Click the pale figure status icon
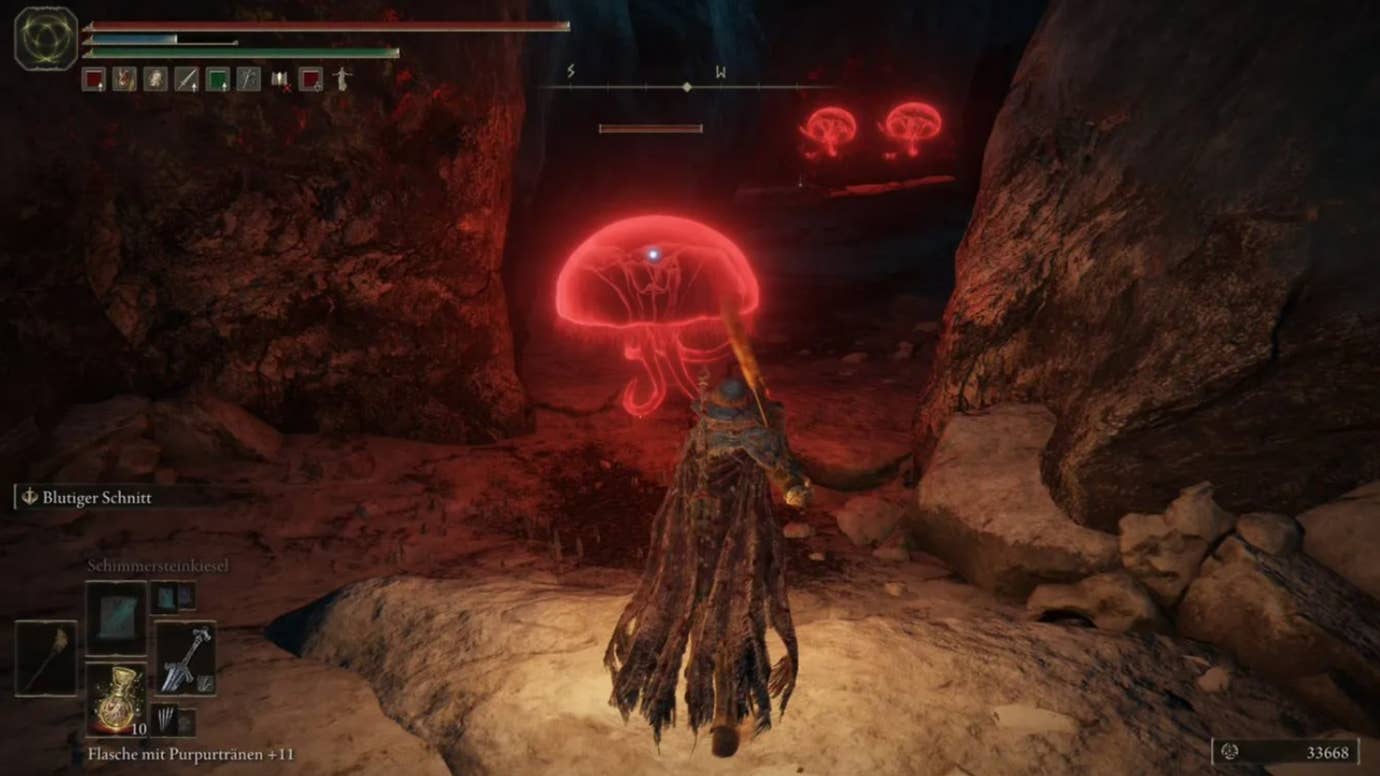The image size is (1380, 776). [x=342, y=79]
